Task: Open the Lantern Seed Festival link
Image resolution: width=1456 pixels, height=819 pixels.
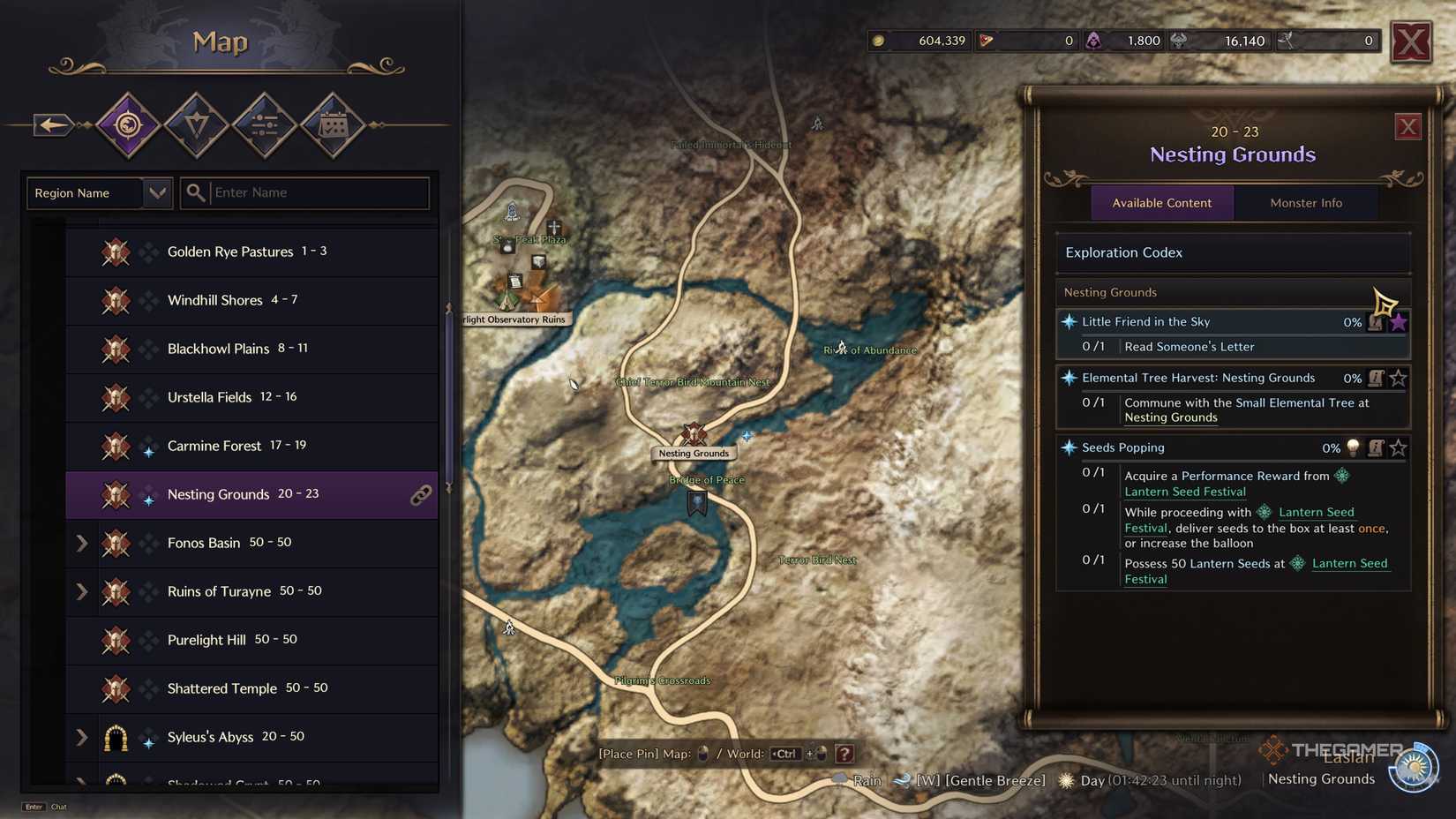Action: click(1185, 492)
